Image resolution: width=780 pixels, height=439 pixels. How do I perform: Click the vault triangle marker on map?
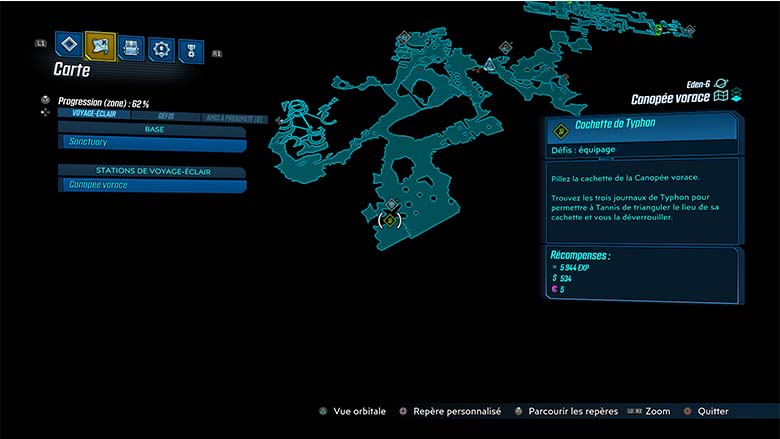[x=489, y=64]
